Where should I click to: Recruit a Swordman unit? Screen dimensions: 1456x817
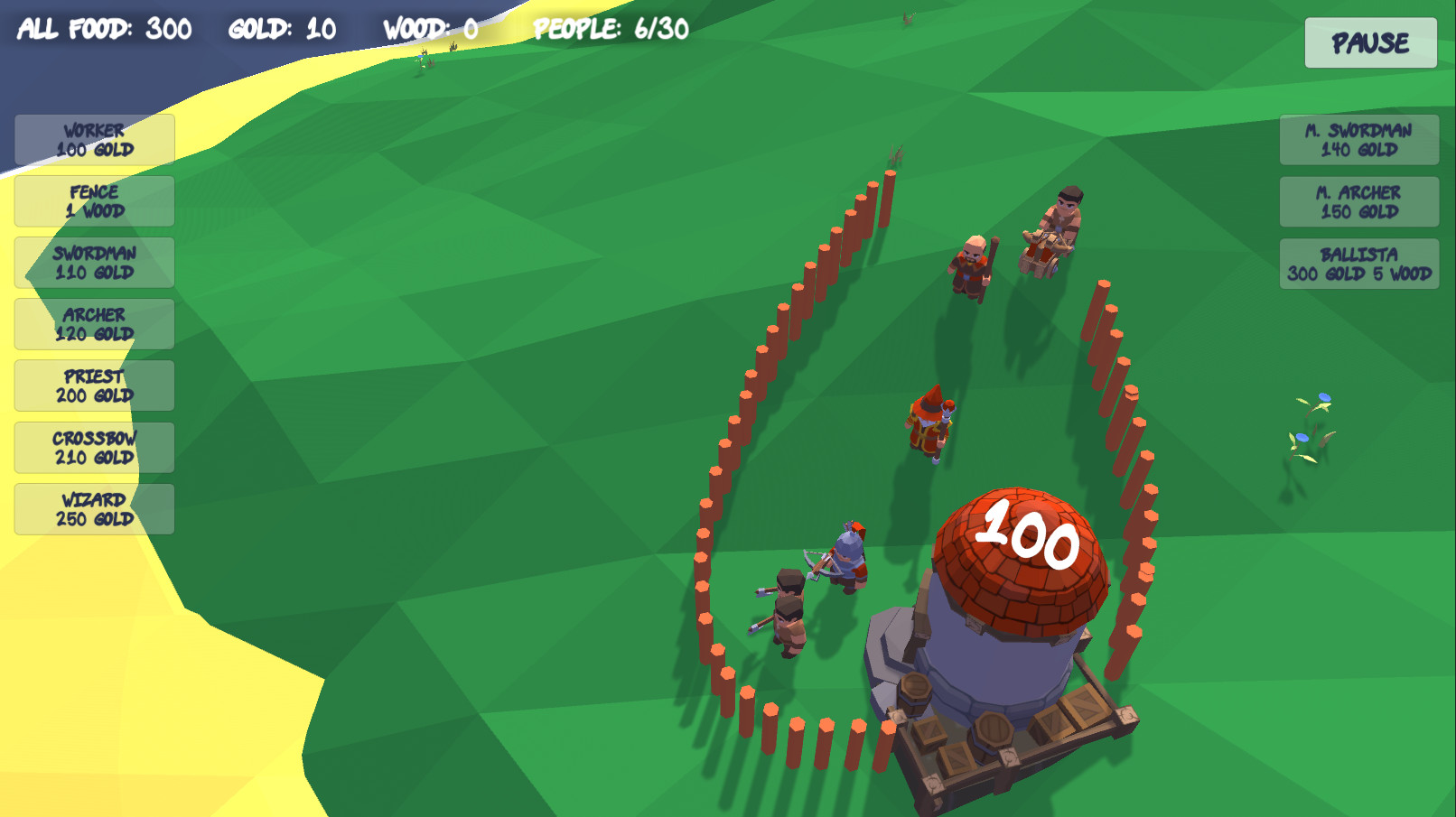93,263
